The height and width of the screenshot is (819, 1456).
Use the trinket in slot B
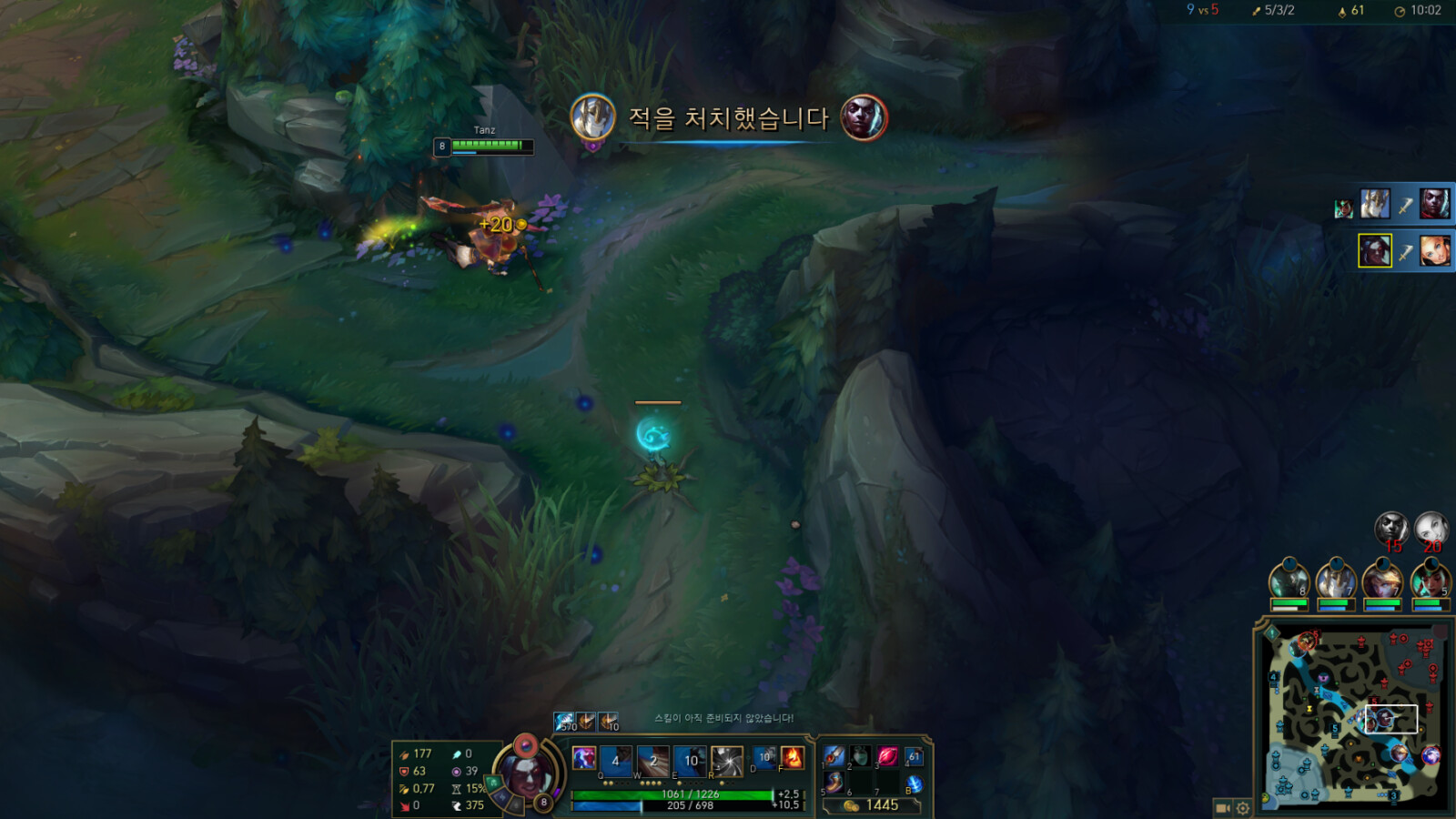913,784
